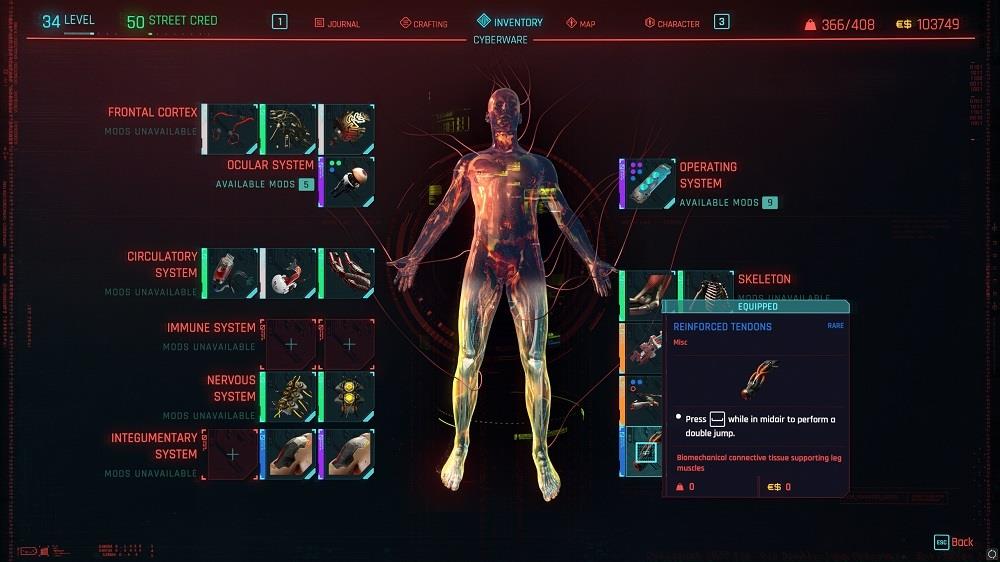Select the first Frontal Cortex slot with red wiring
Viewport: 1000px width, 562px height.
coord(232,129)
